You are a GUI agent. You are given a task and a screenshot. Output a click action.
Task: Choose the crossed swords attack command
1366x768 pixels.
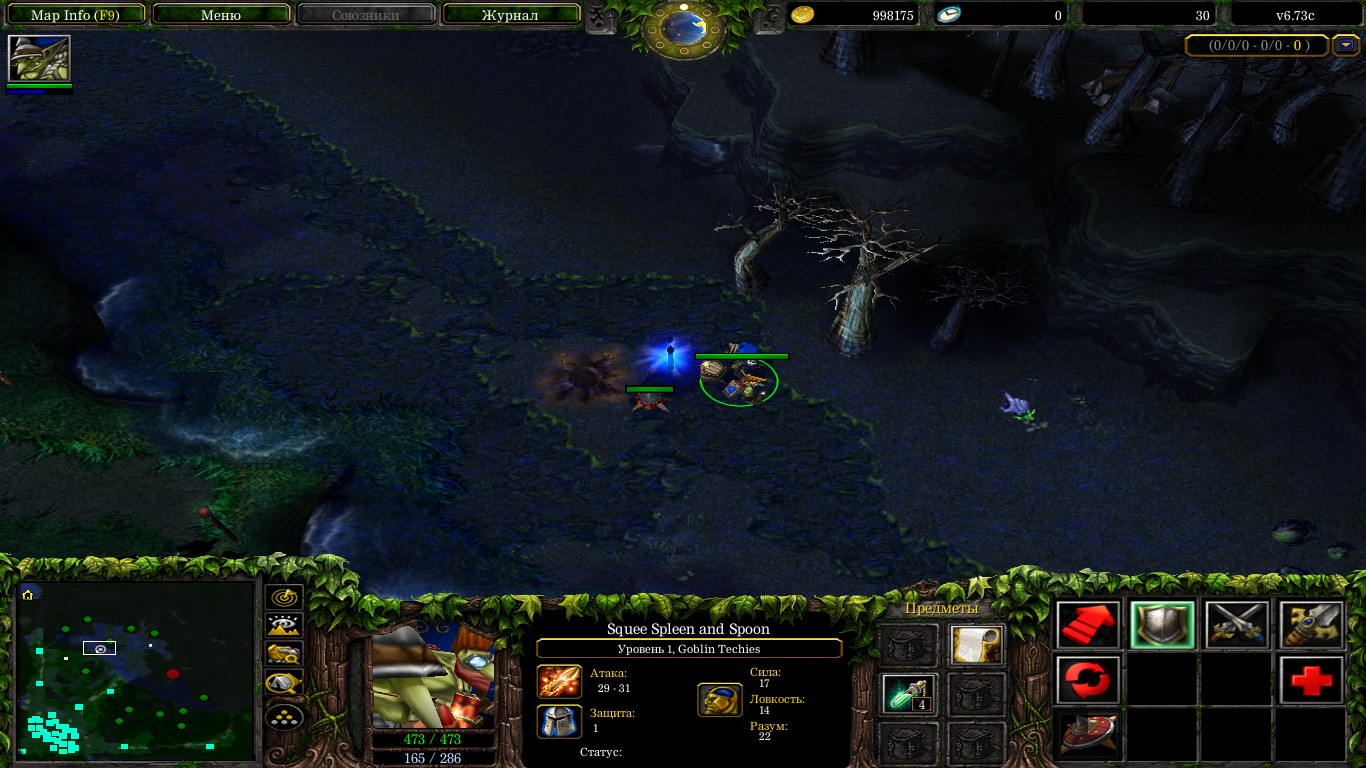click(1236, 626)
